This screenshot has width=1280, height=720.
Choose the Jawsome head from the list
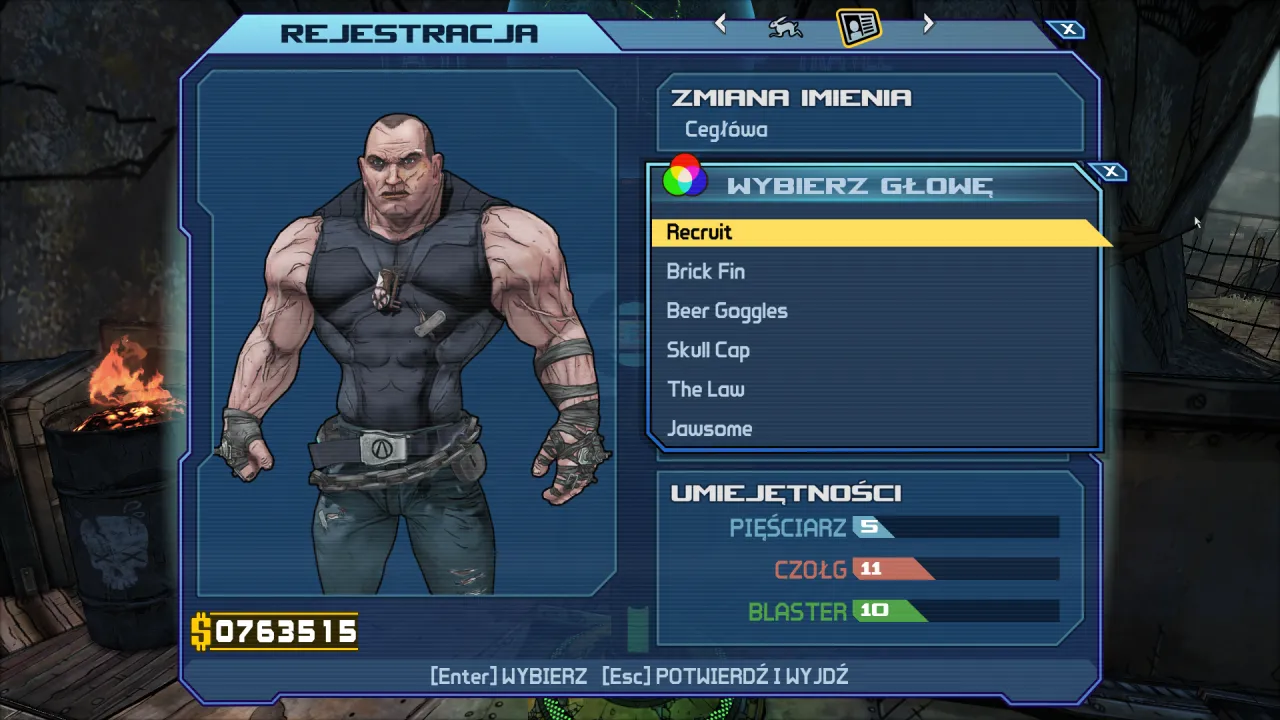(709, 428)
